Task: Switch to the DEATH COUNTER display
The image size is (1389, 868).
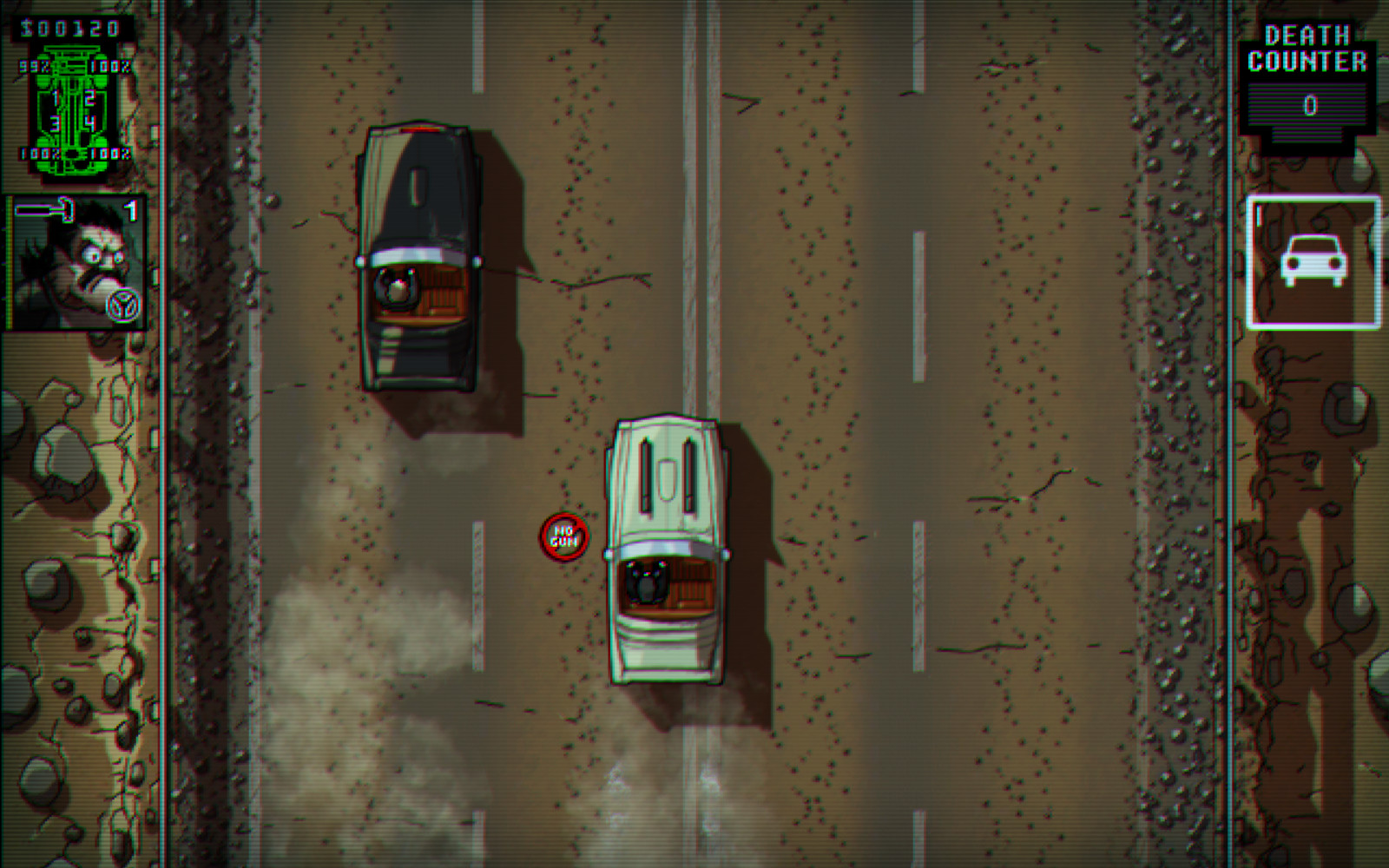Action: click(x=1309, y=48)
